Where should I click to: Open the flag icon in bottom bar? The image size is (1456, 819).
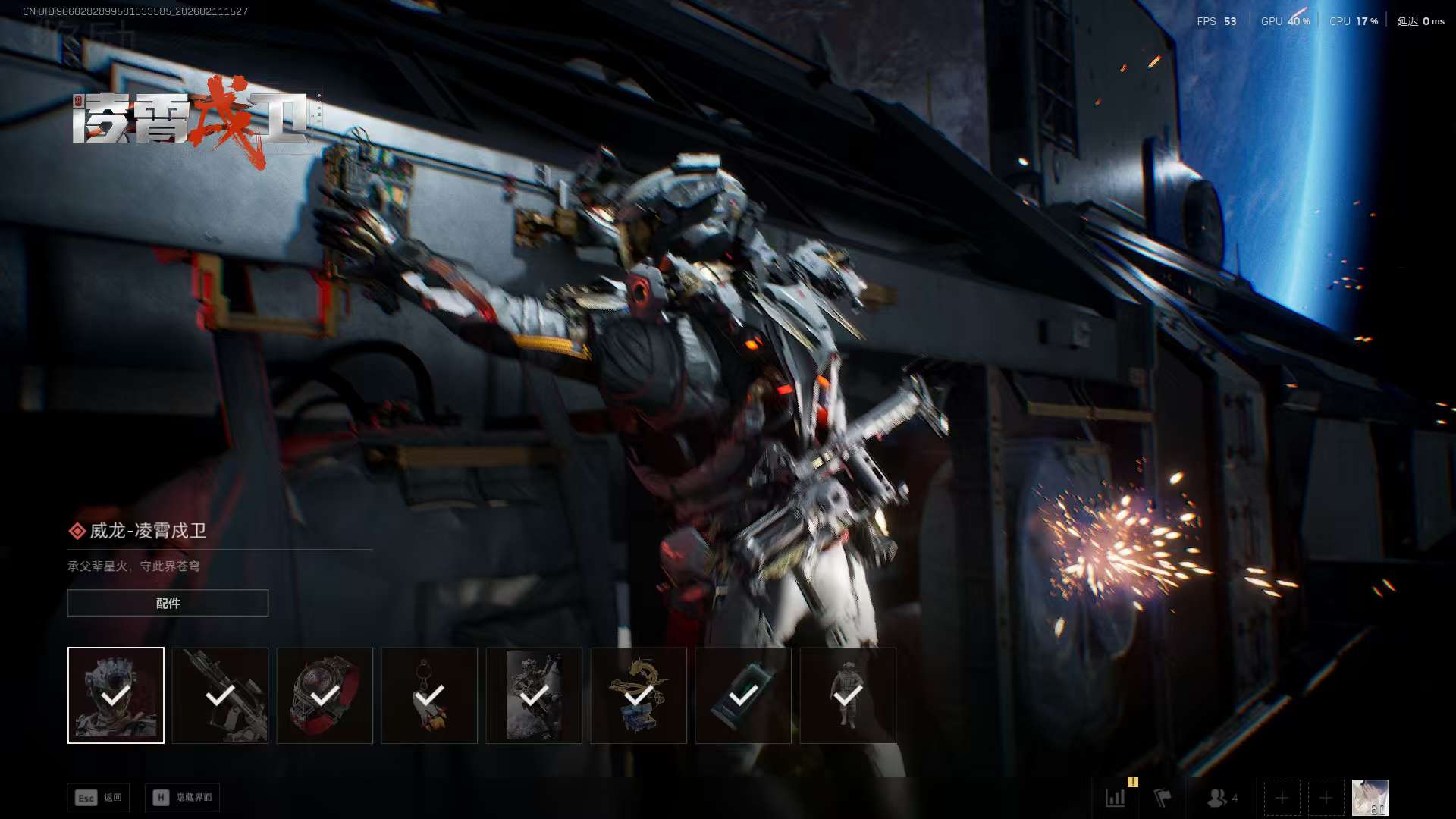point(1163,798)
